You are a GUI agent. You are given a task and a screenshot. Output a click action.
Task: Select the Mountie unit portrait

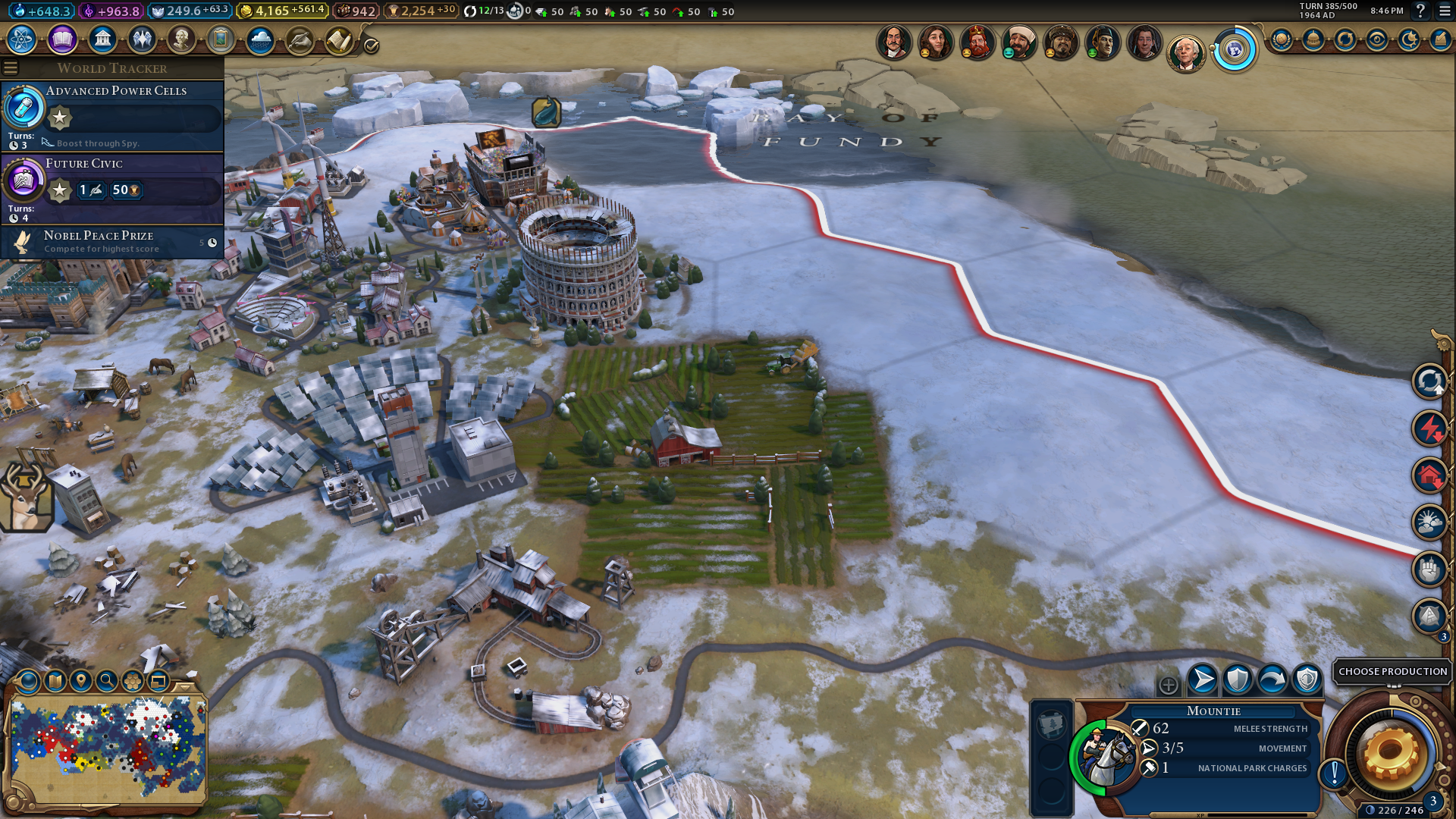pyautogui.click(x=1105, y=756)
